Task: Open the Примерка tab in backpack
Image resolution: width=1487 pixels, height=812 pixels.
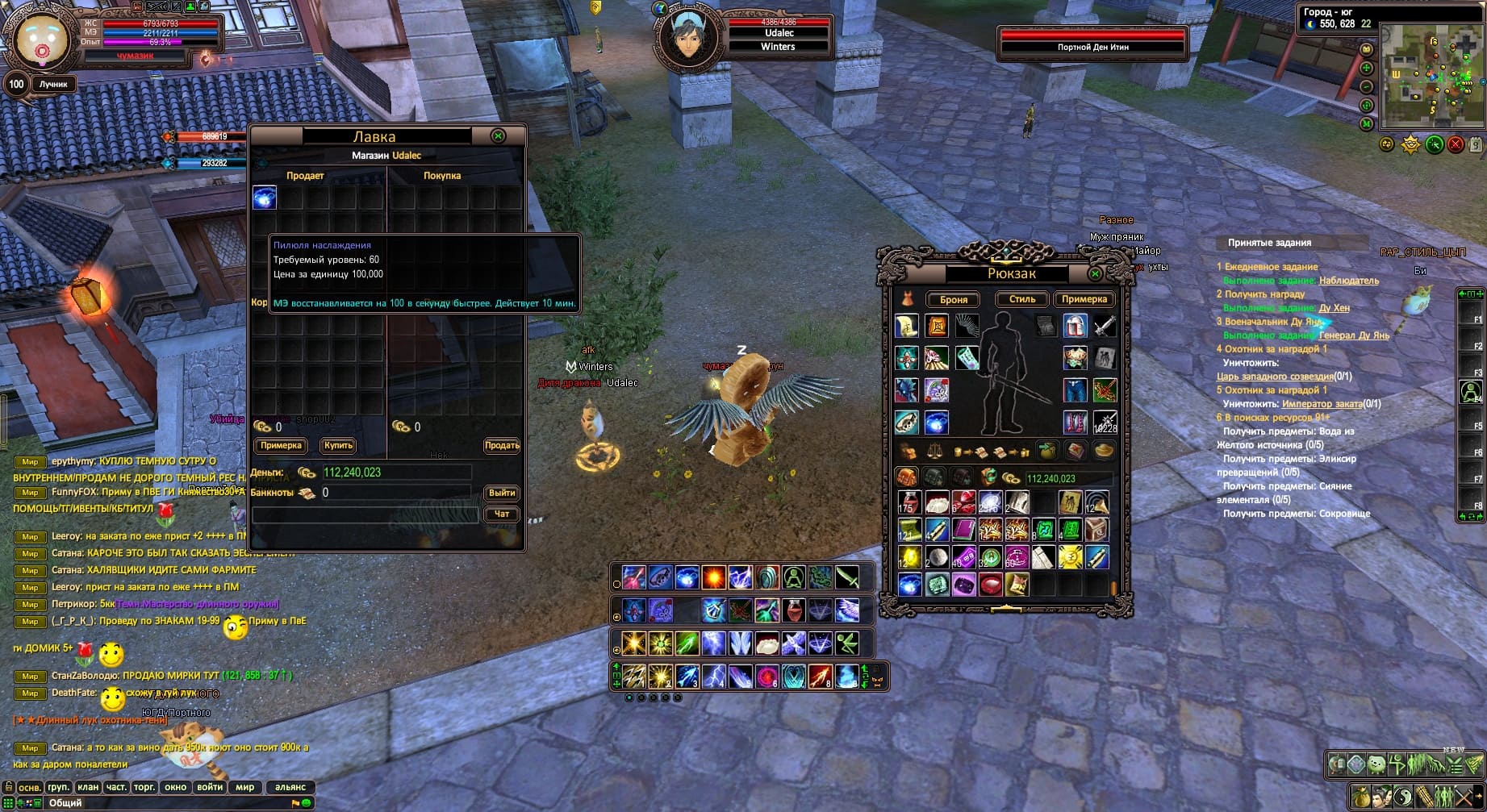Action: coord(1084,299)
